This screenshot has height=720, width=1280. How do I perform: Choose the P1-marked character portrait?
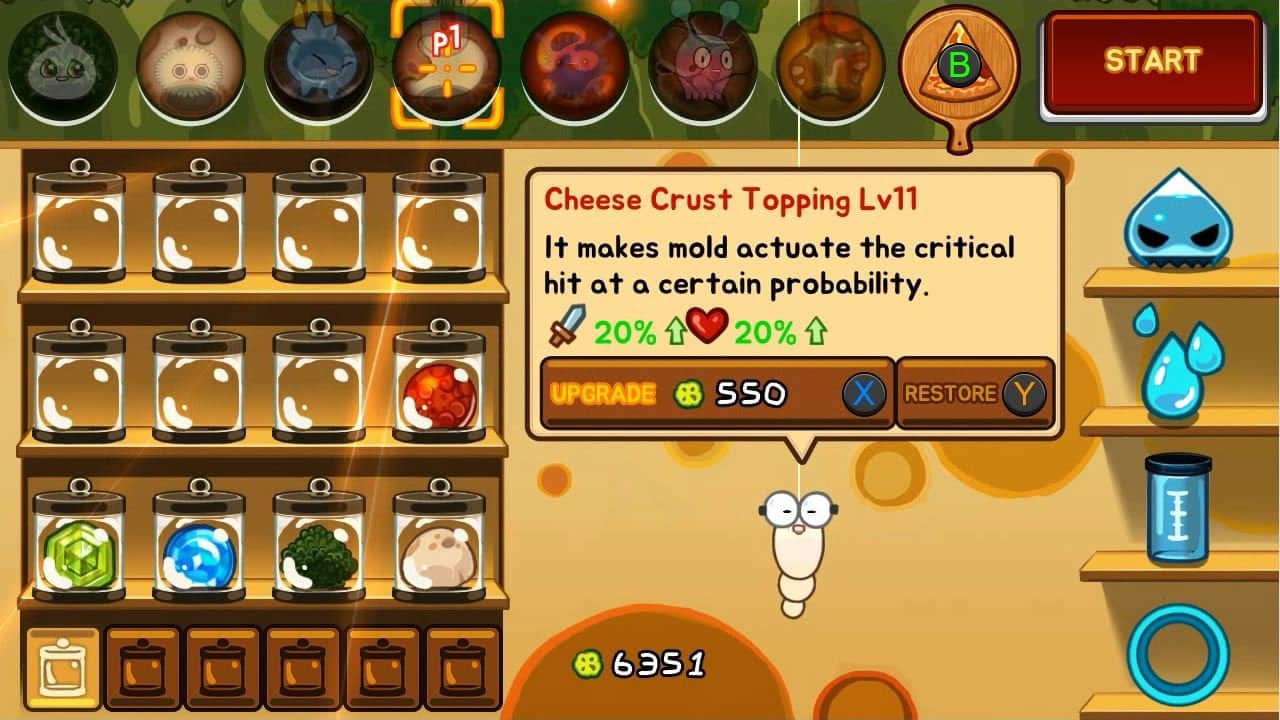click(446, 66)
